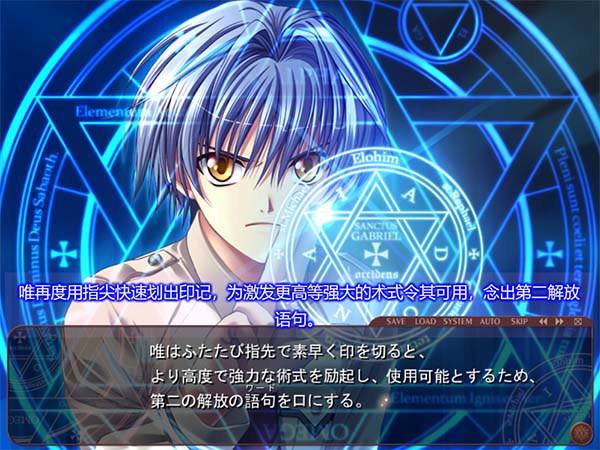This screenshot has width=600, height=450.
Task: Hide the text window with the X box
Action: coord(577,322)
